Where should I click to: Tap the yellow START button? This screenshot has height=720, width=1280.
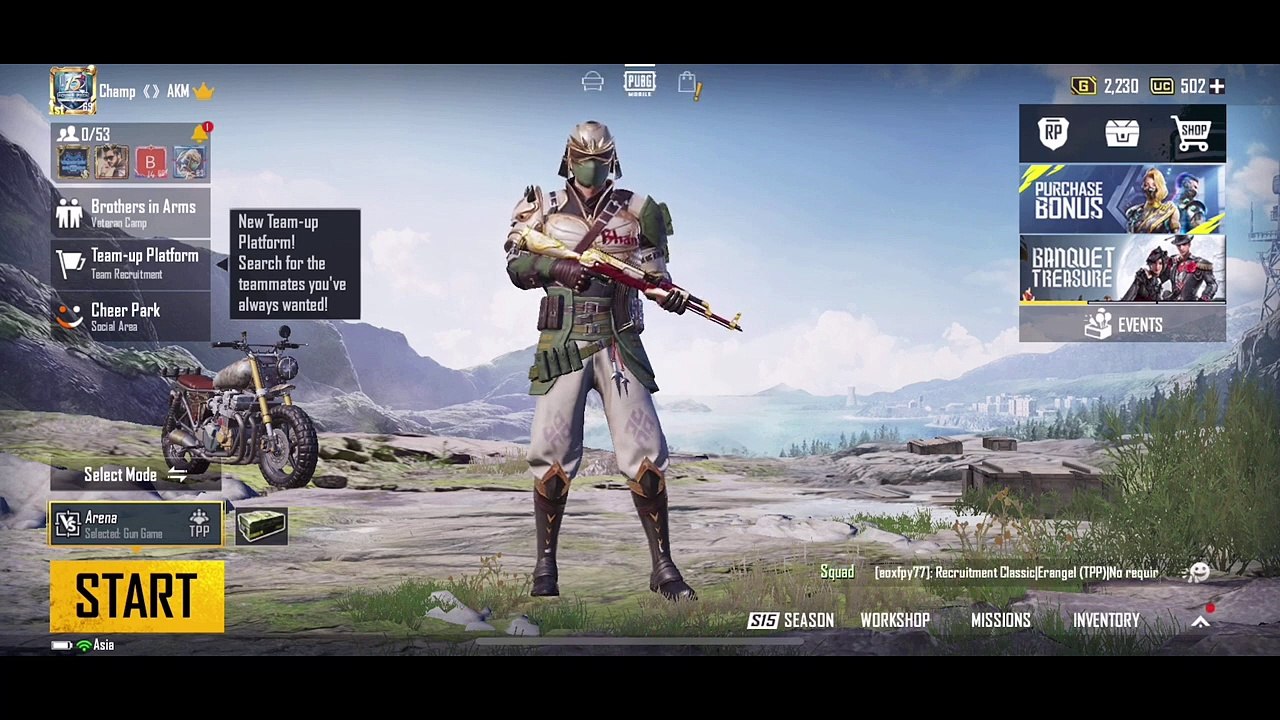coord(137,596)
